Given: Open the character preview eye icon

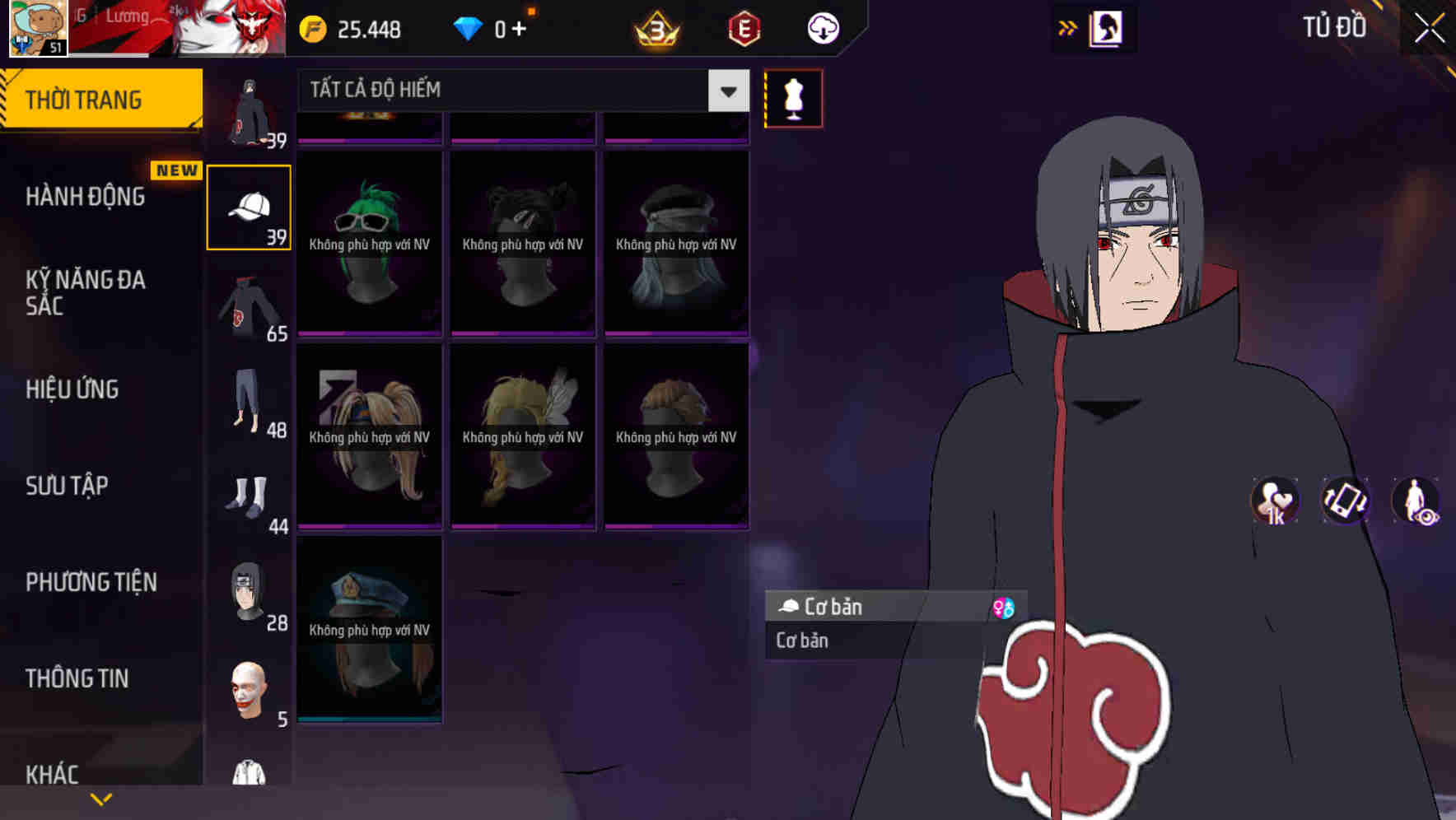Looking at the screenshot, I should click(x=1415, y=501).
